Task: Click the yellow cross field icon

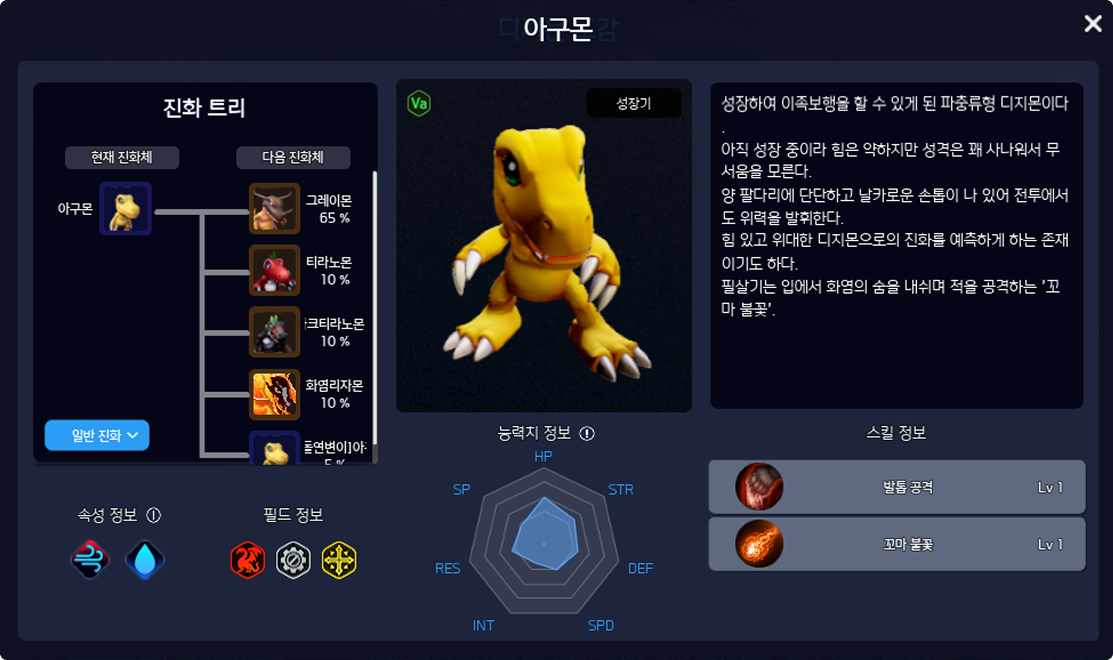Action: (339, 561)
